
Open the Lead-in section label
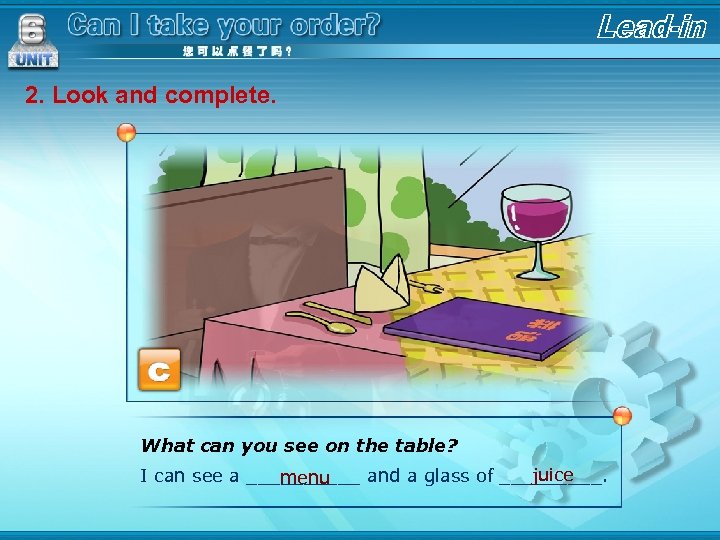tap(651, 27)
